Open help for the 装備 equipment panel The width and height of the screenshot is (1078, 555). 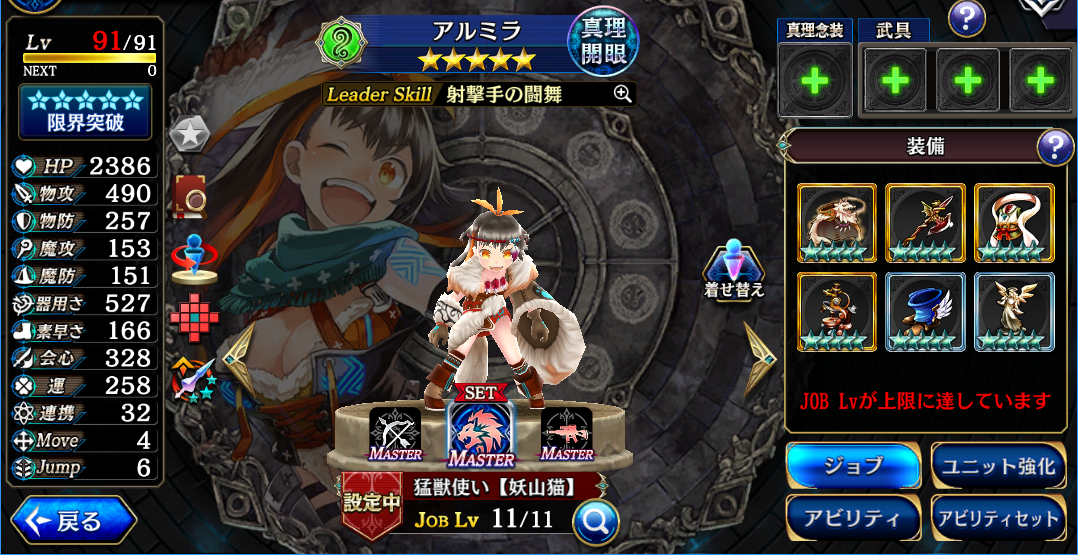1055,148
